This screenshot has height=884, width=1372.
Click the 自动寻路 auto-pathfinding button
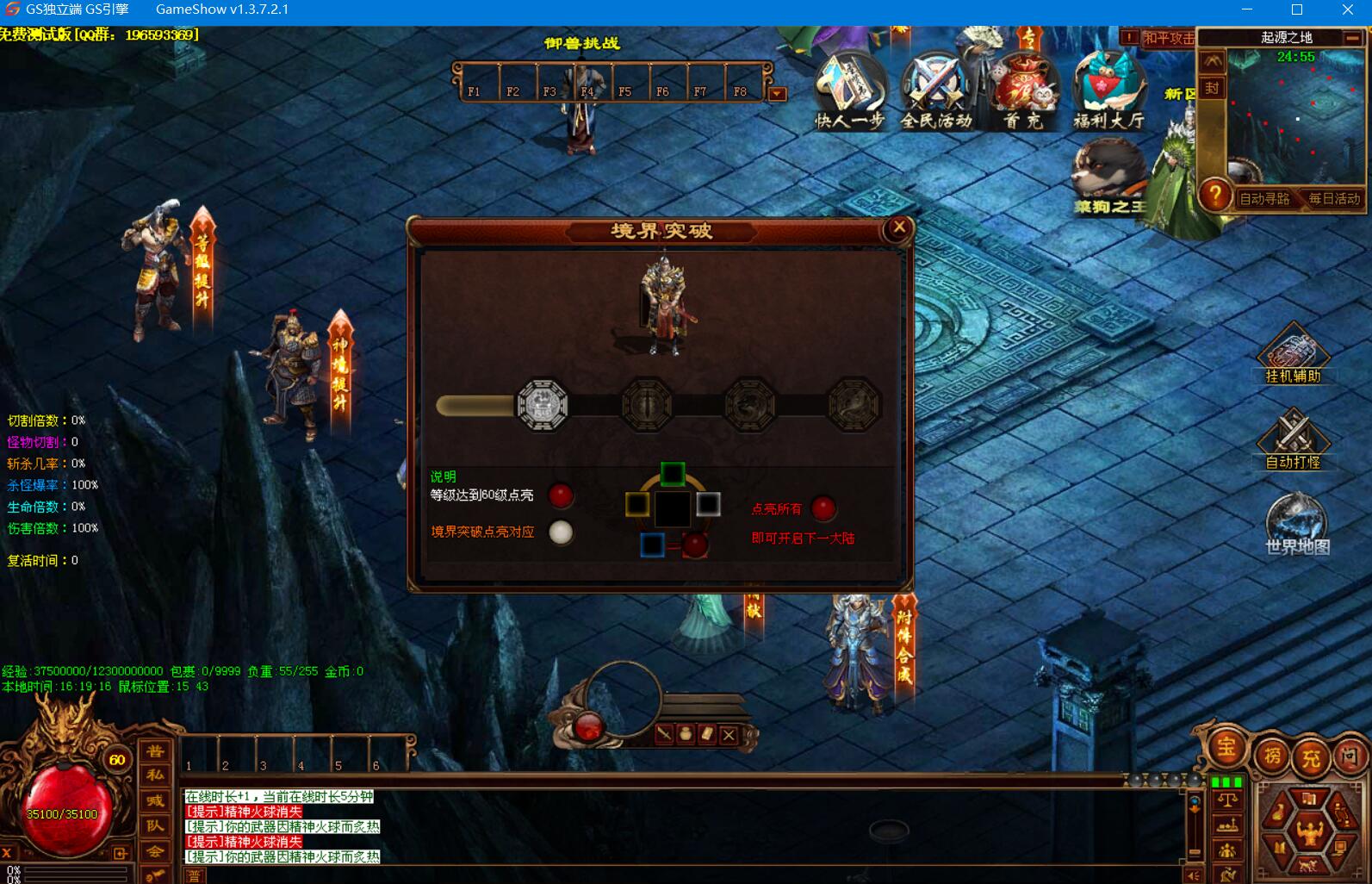tap(1263, 199)
